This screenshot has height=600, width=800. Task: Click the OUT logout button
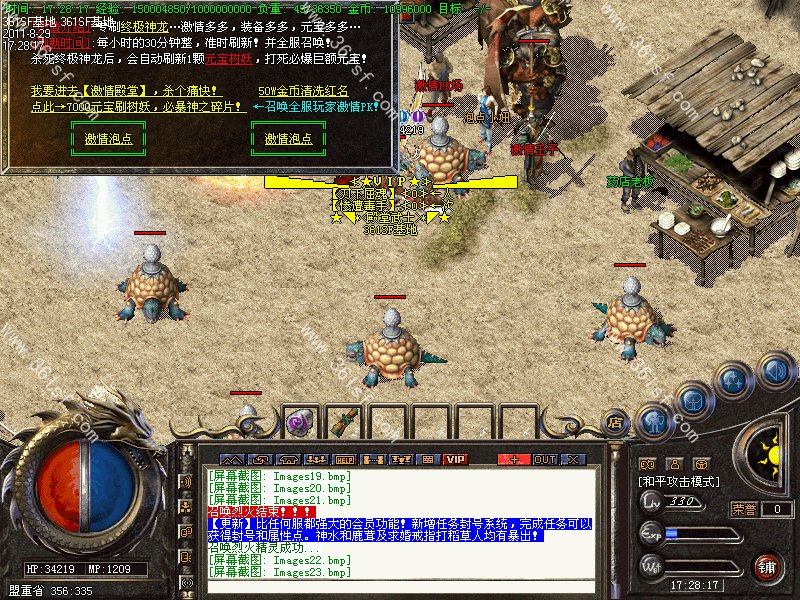point(545,459)
